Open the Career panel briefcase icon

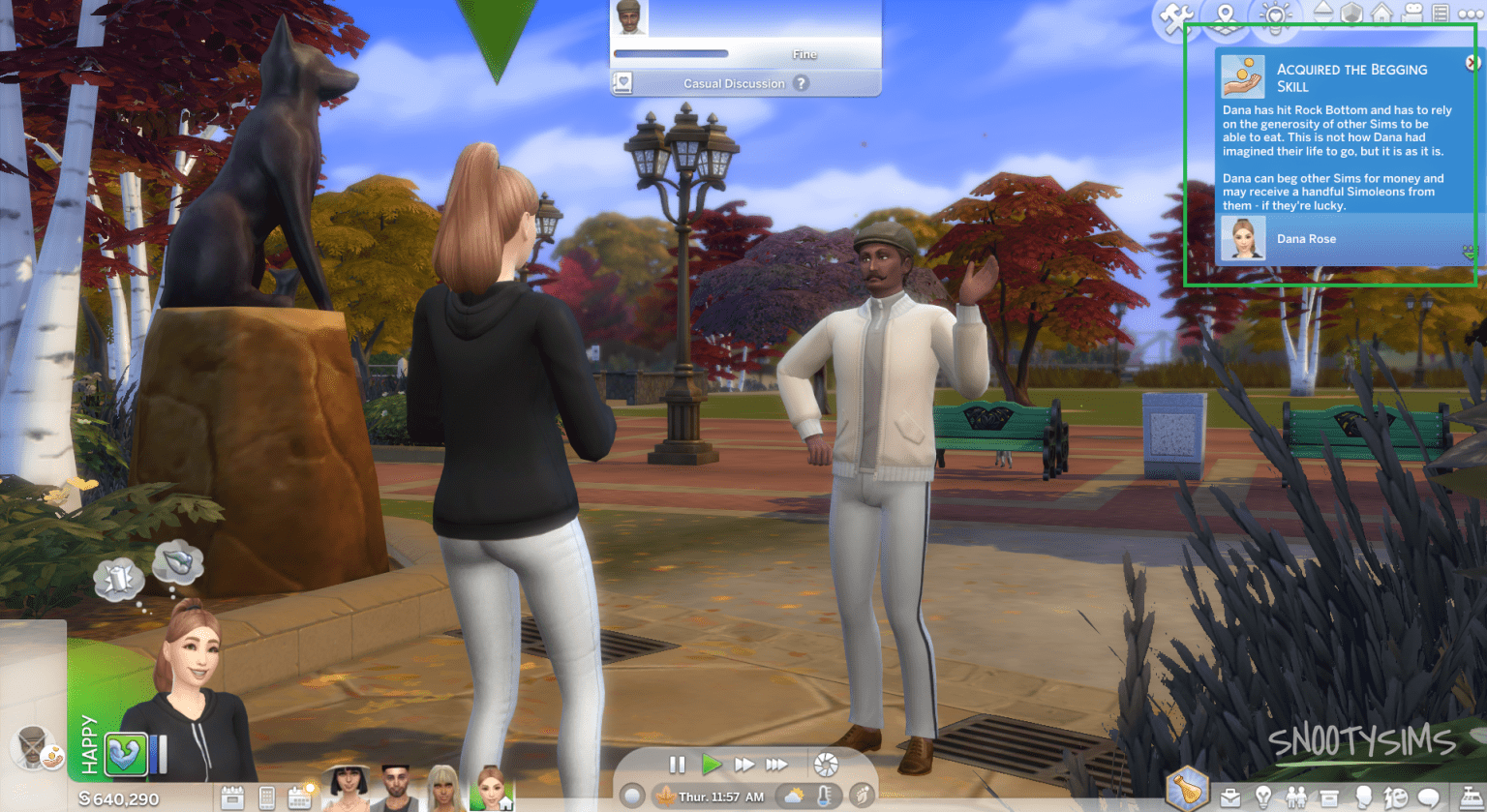[x=1230, y=797]
